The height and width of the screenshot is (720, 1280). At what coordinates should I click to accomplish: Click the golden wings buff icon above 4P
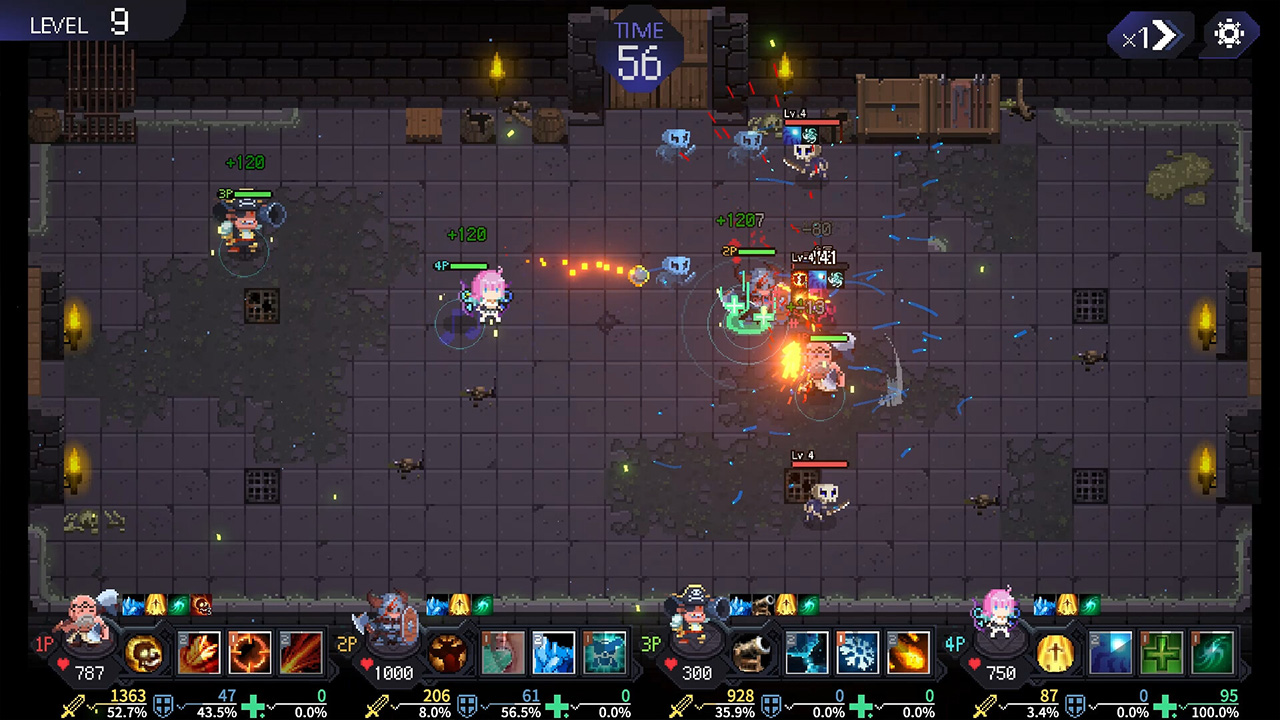point(1067,605)
